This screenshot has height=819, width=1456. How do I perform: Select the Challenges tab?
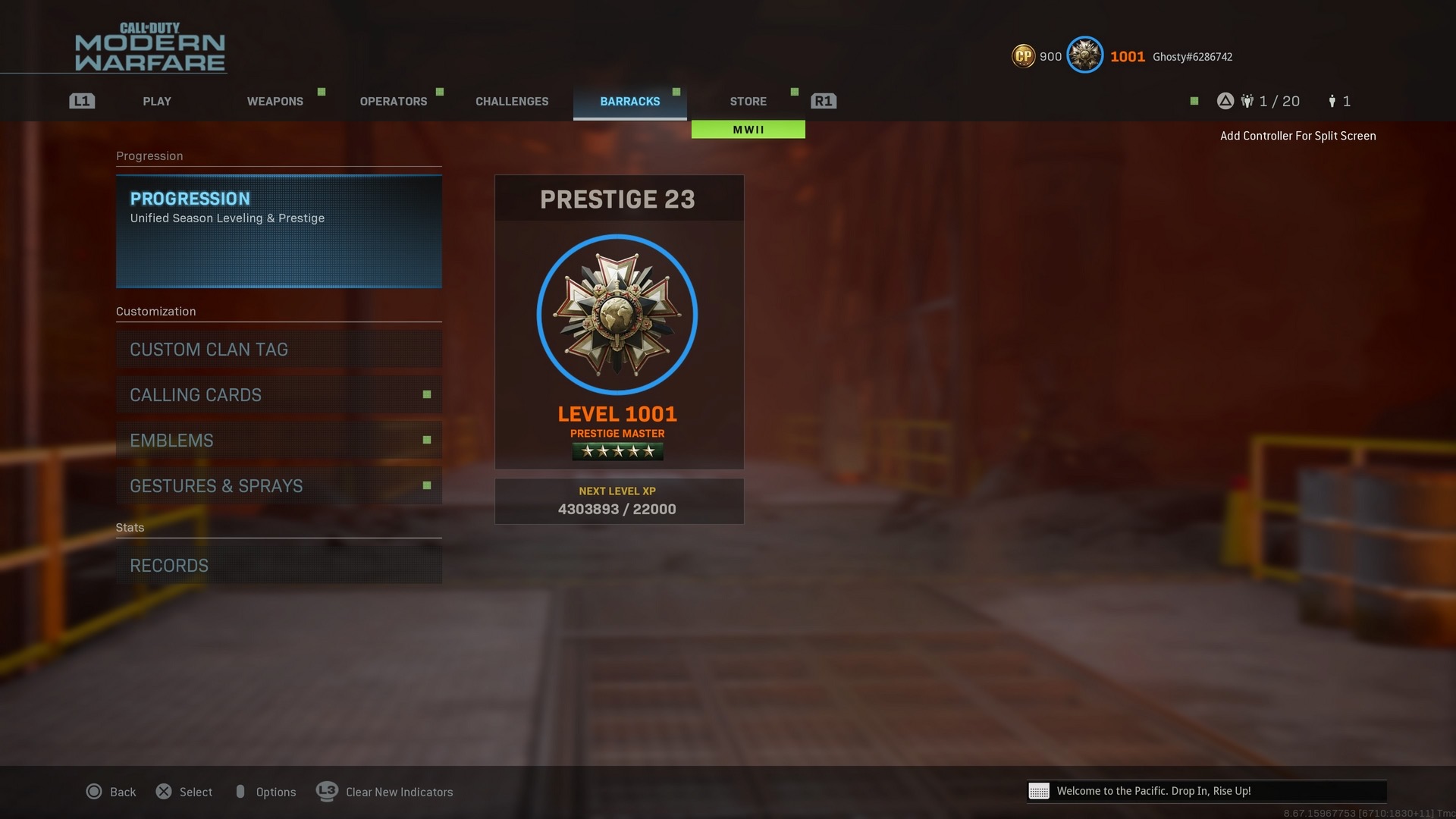point(512,102)
